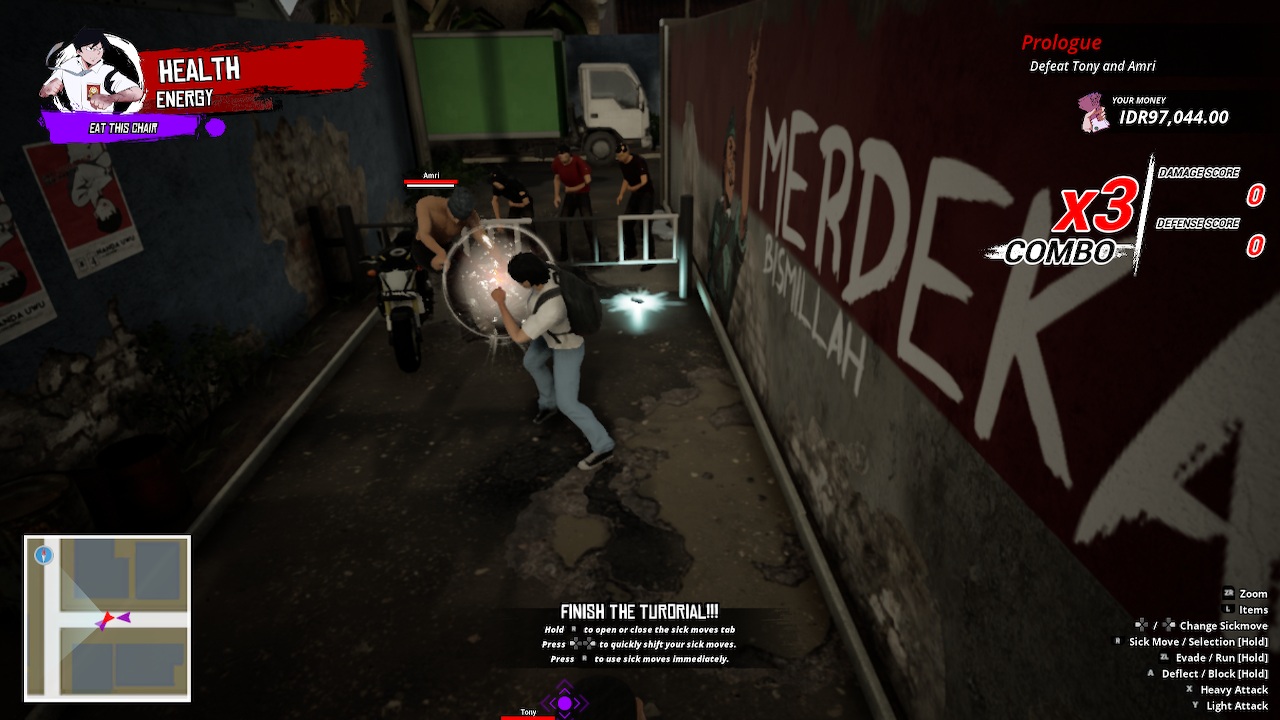The height and width of the screenshot is (720, 1280).
Task: Click the X Heavy Attack icon
Action: (1189, 690)
